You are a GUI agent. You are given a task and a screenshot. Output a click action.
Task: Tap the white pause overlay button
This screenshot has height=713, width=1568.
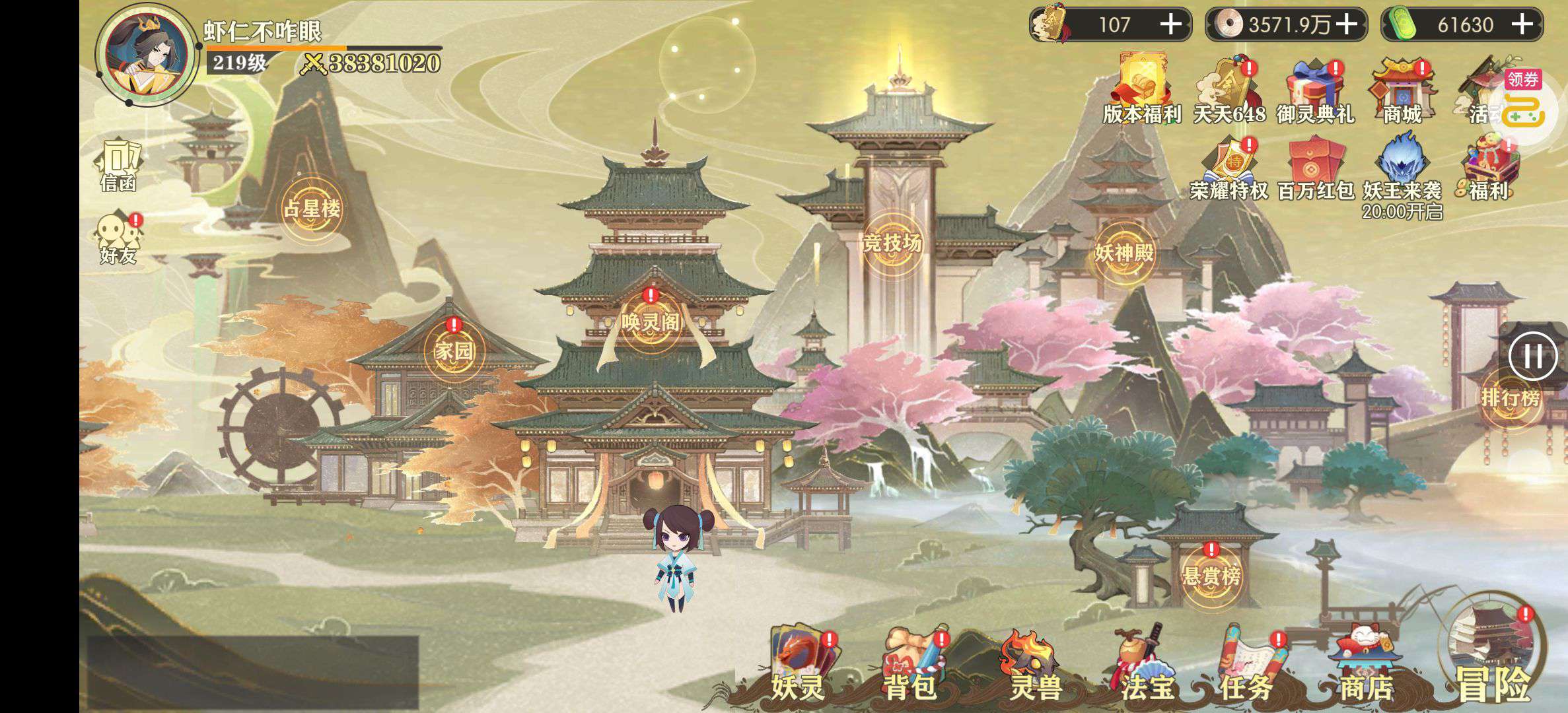pos(1532,356)
